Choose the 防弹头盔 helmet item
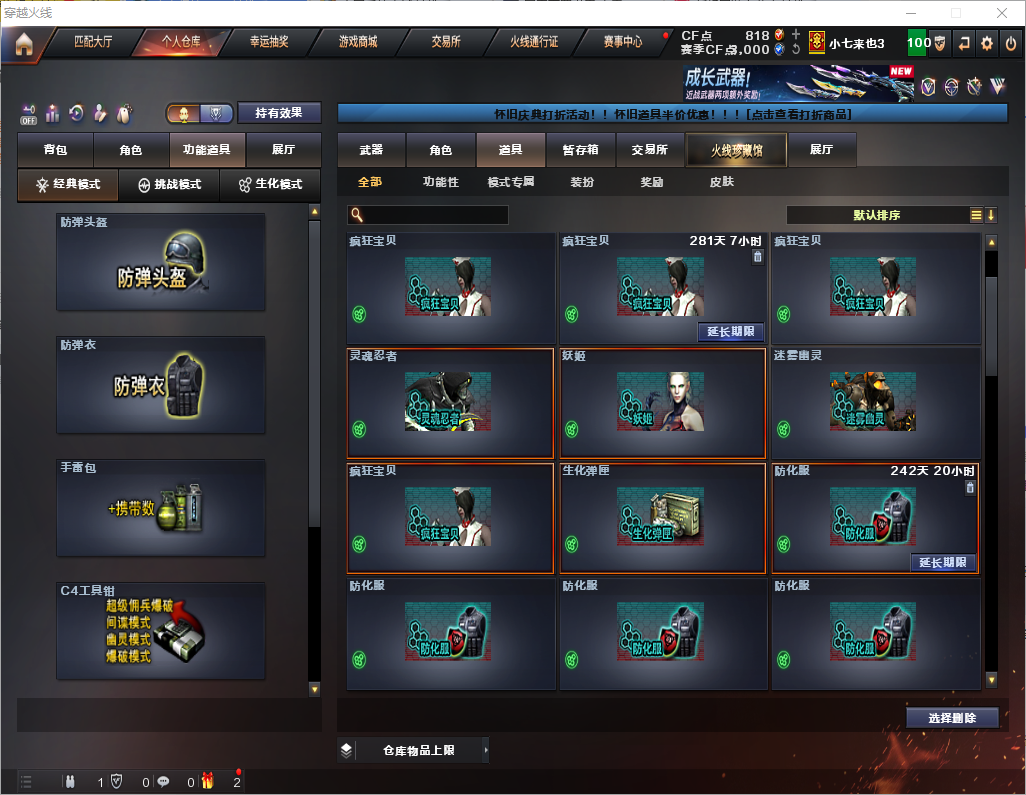The width and height of the screenshot is (1026, 795). point(161,261)
